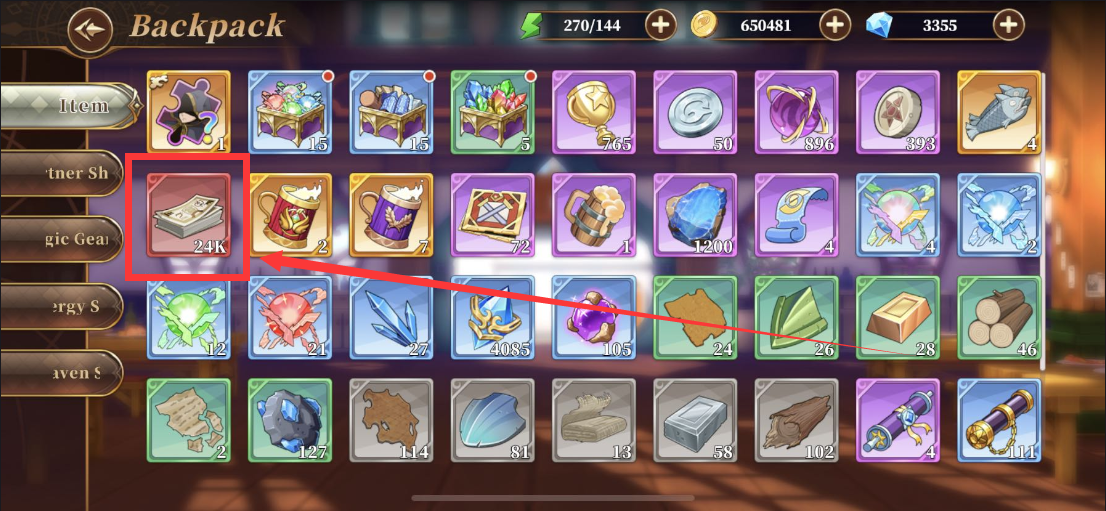Select the wooden beer tankard item
This screenshot has height=511, width=1106.
594,214
